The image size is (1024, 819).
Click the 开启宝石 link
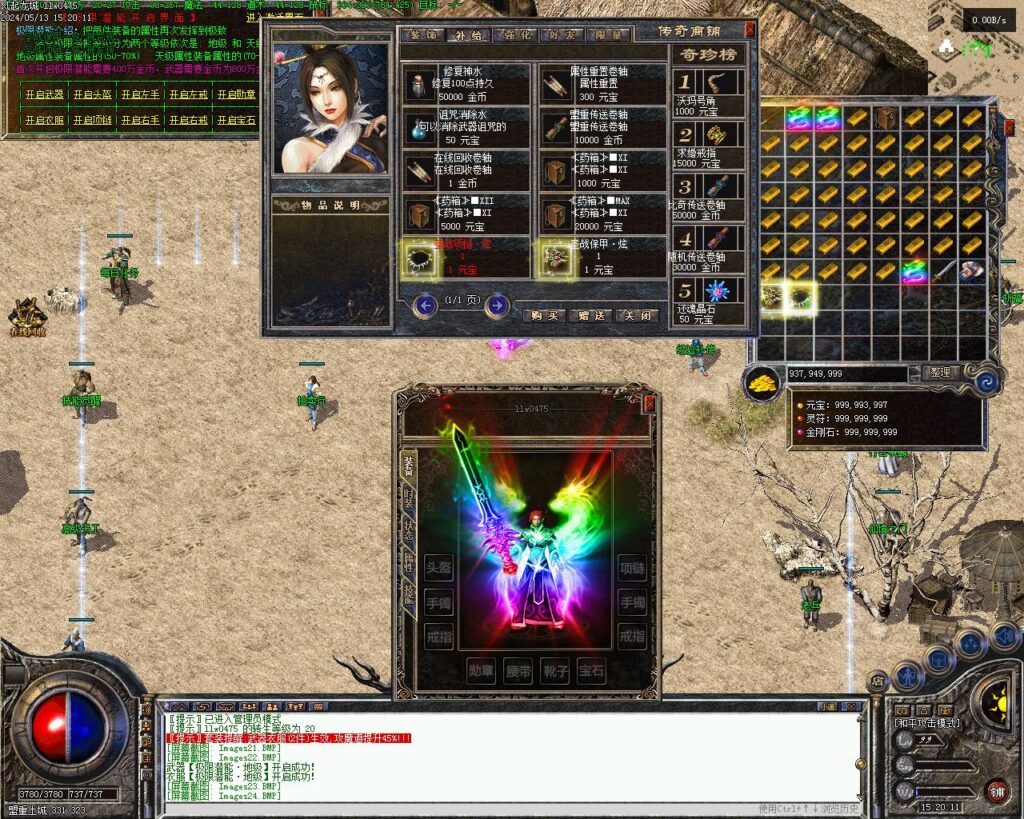(x=236, y=120)
